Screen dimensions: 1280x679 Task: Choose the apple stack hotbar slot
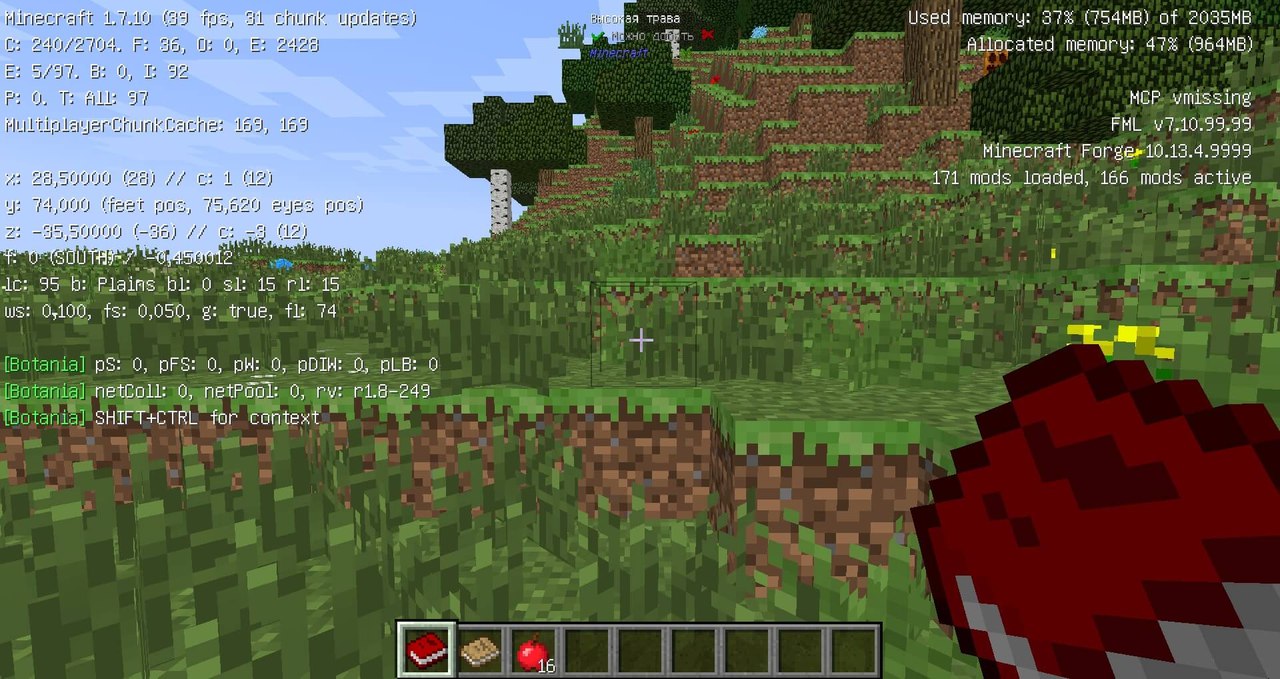tap(533, 652)
